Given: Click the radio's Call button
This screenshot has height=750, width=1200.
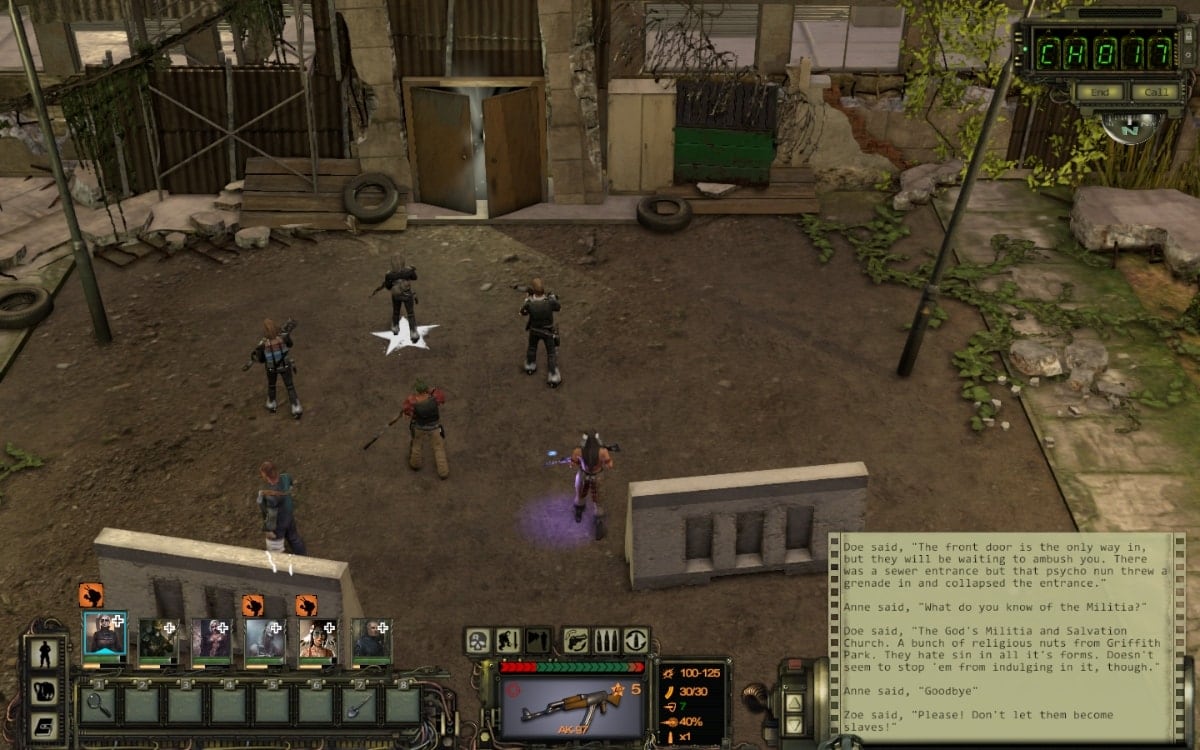Looking at the screenshot, I should pos(1155,92).
